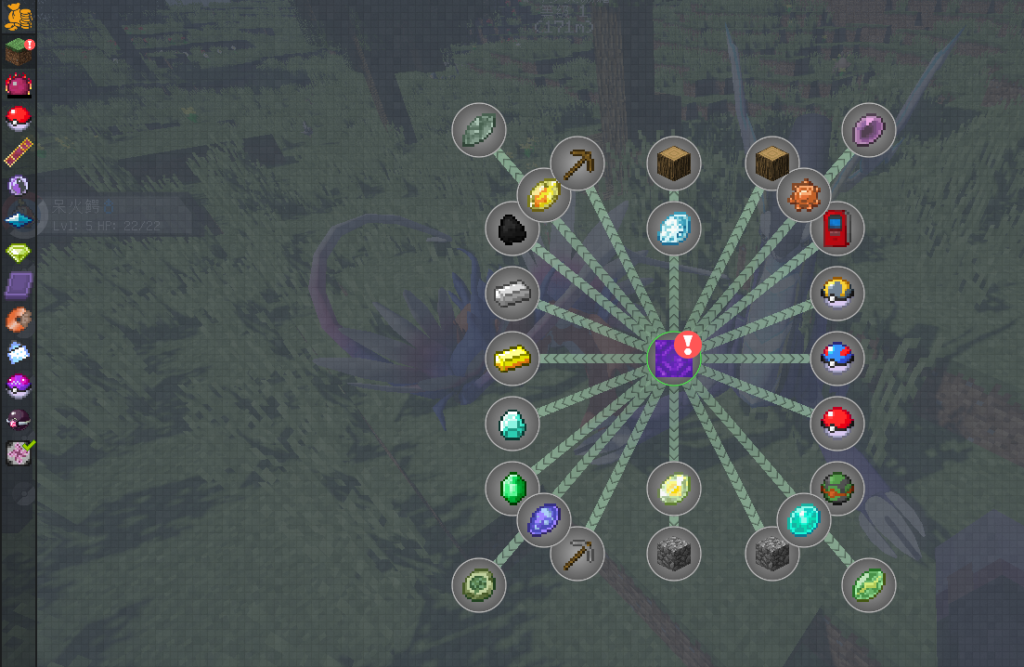
Task: Open the gold coins chapter in sidebar
Action: 18,16
